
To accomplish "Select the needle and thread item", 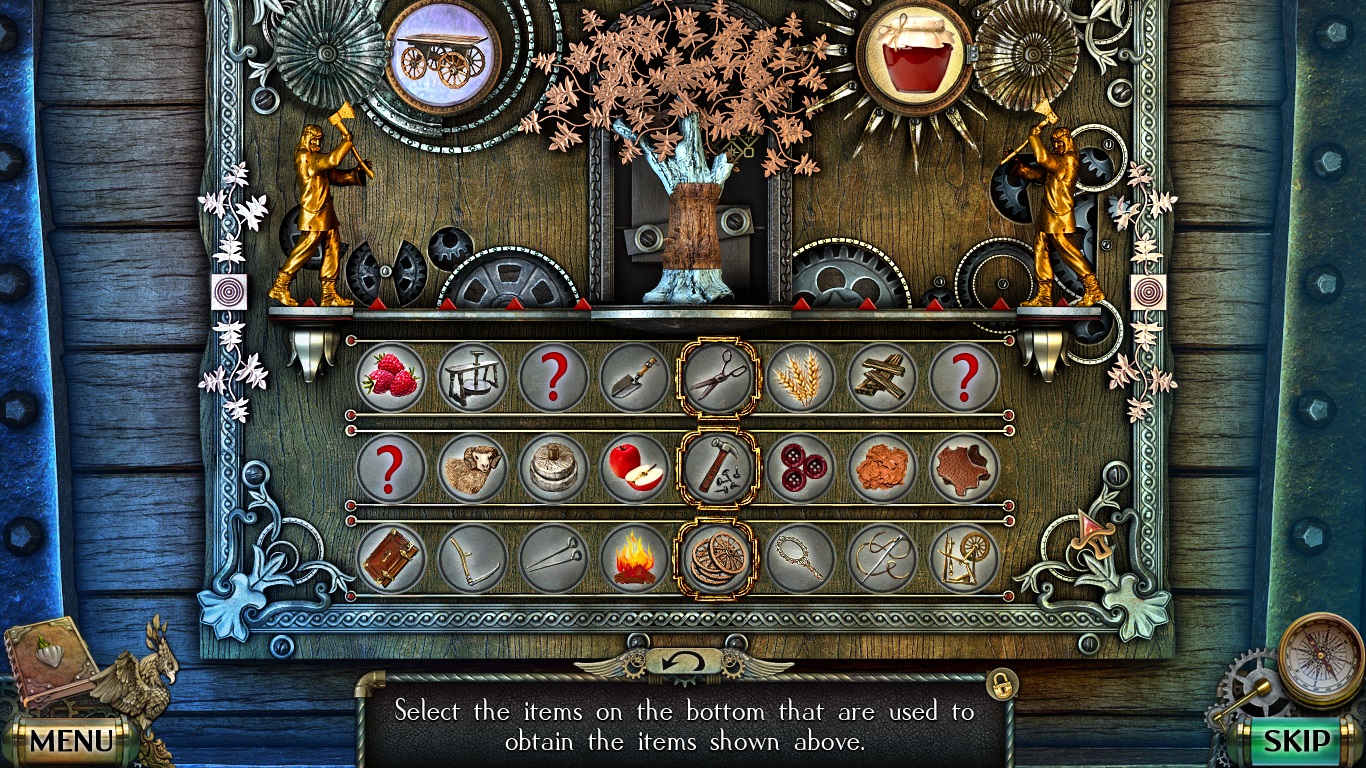I will 885,558.
